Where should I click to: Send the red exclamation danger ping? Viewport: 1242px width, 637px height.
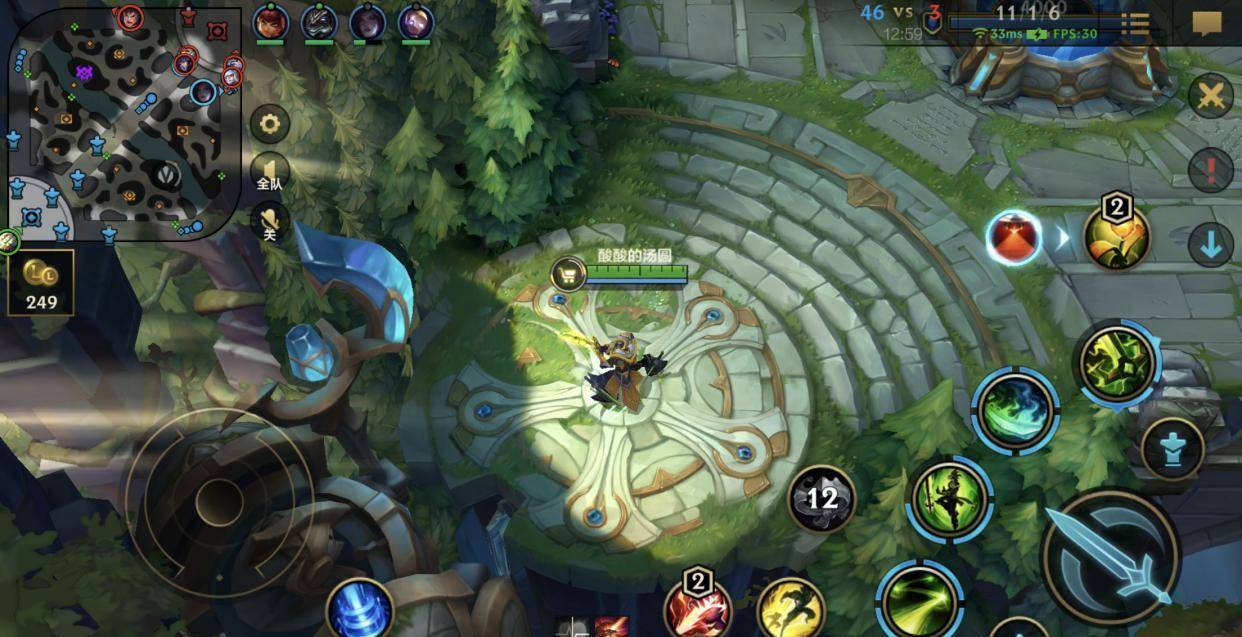coord(1210,170)
